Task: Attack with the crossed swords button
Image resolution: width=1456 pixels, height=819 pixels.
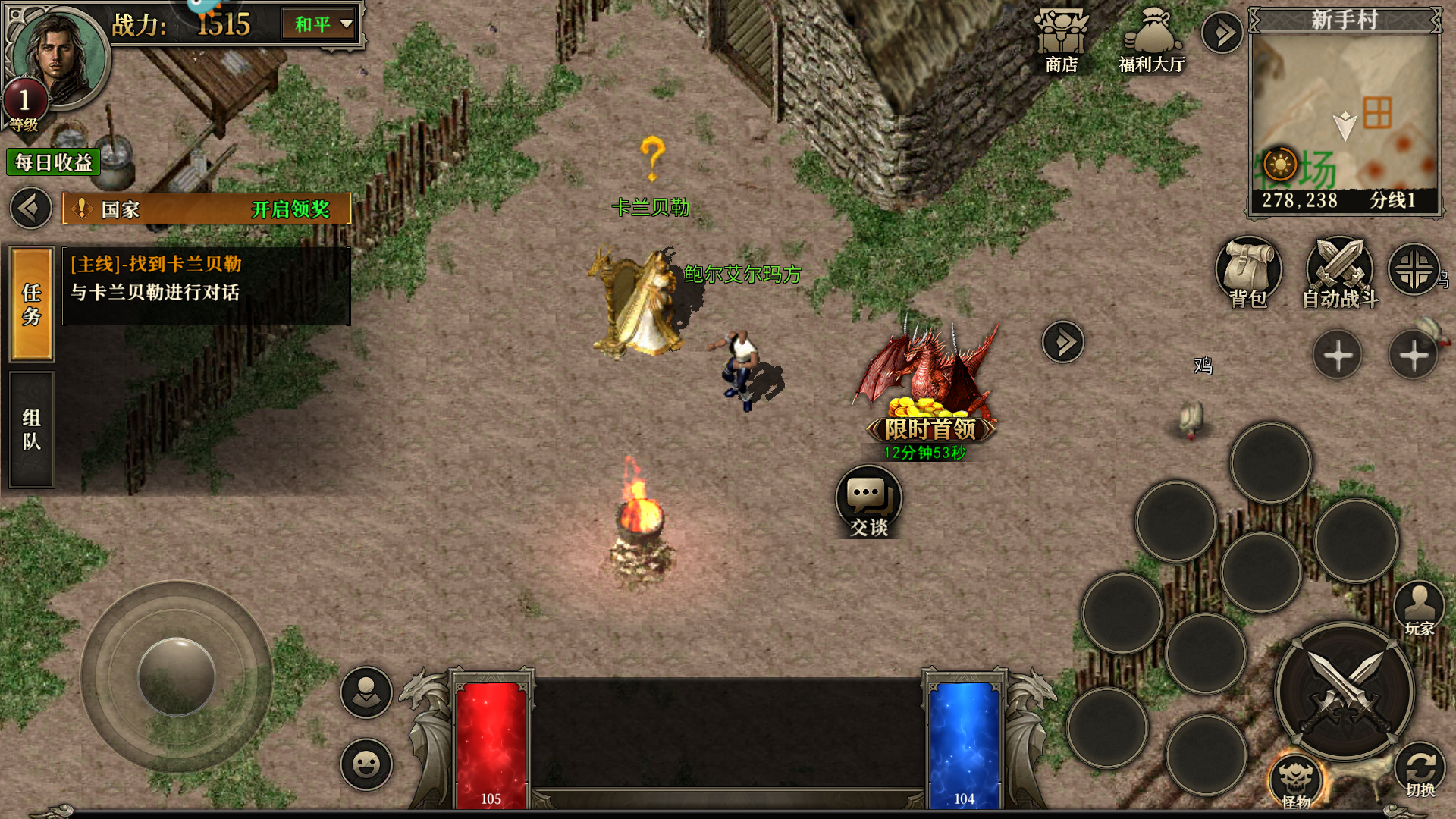Action: (x=1345, y=692)
